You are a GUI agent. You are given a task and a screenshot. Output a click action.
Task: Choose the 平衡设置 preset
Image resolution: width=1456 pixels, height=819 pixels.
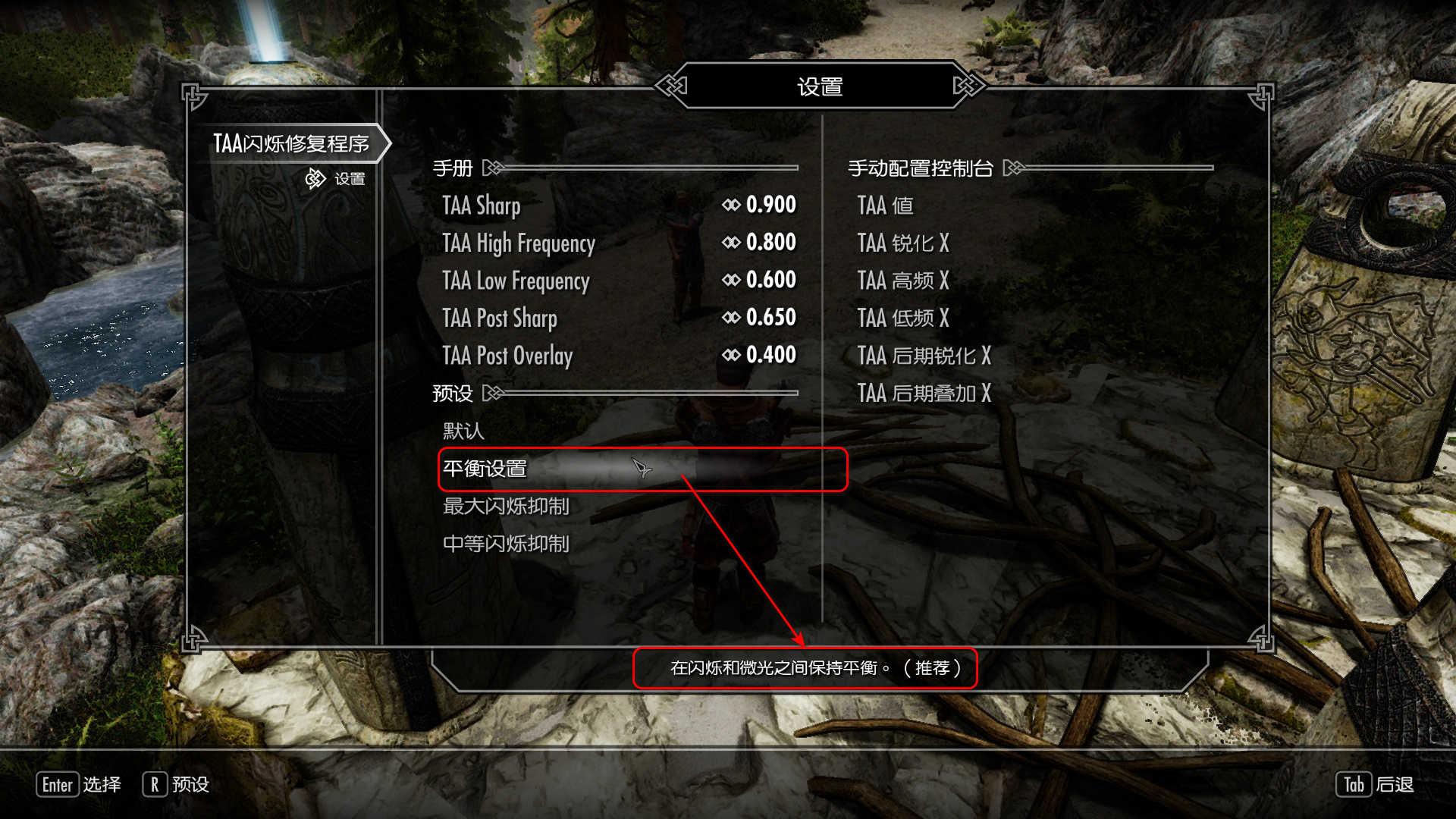click(x=485, y=469)
